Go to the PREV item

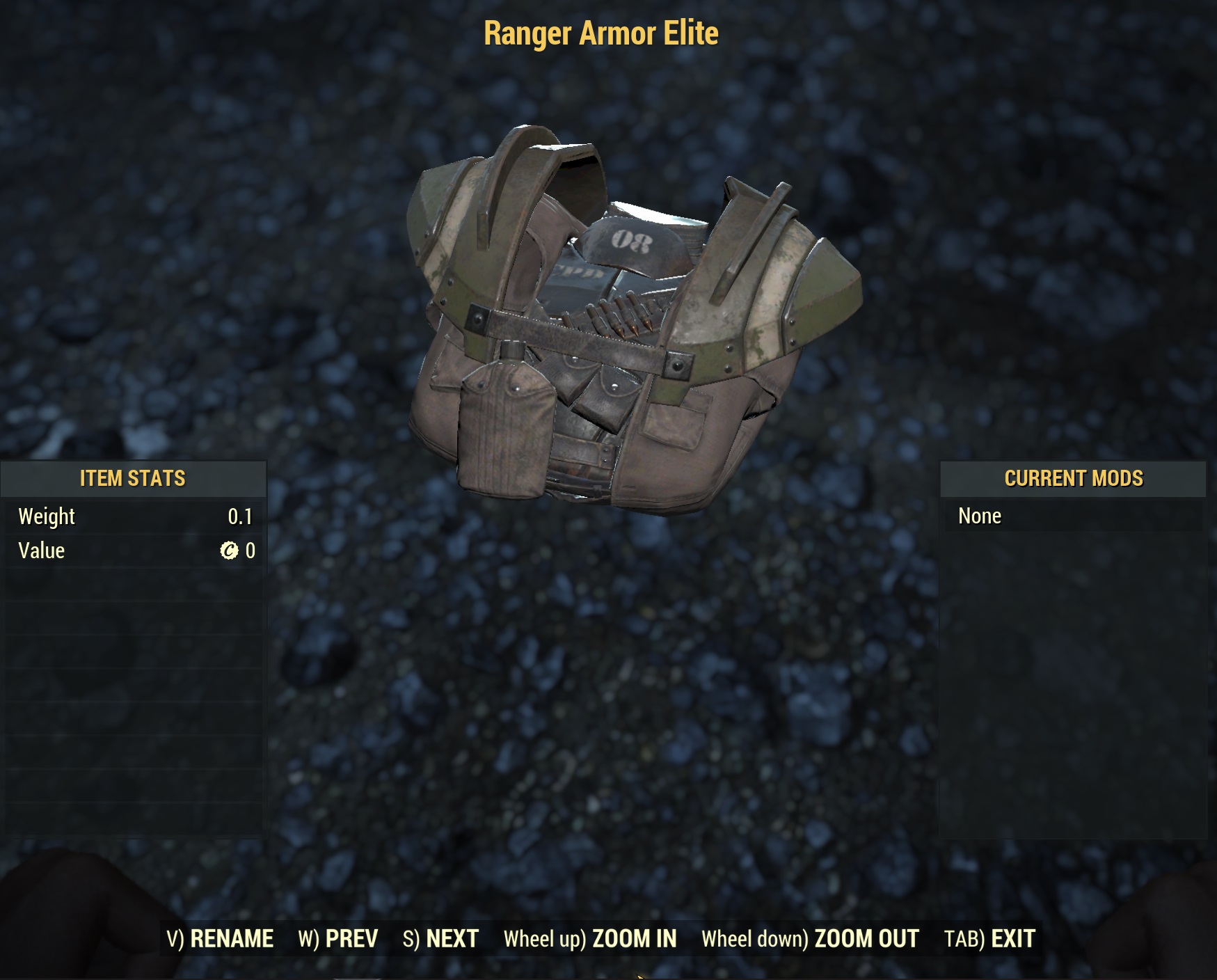338,939
